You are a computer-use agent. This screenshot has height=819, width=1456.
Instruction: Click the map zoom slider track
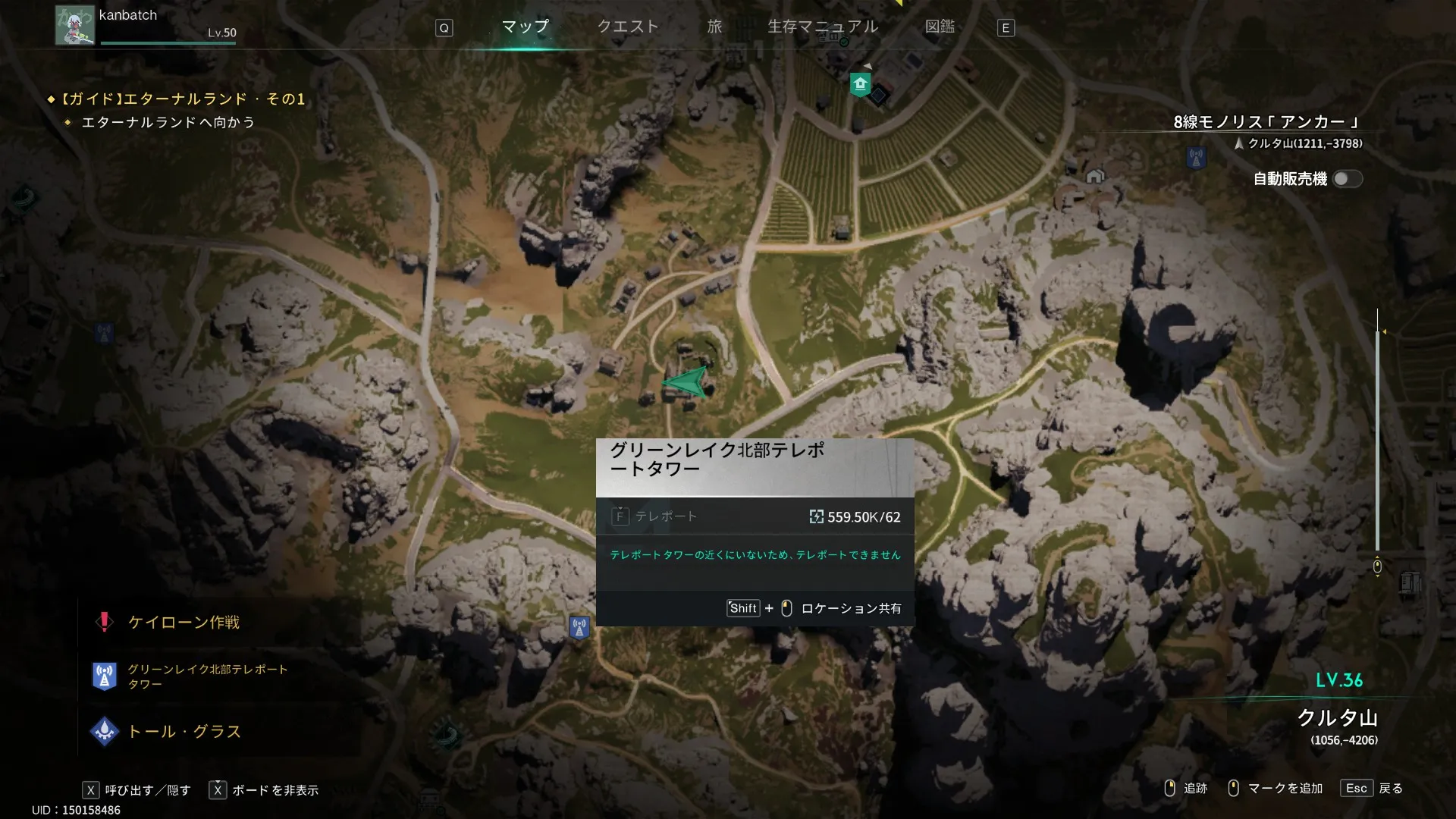coord(1377,440)
